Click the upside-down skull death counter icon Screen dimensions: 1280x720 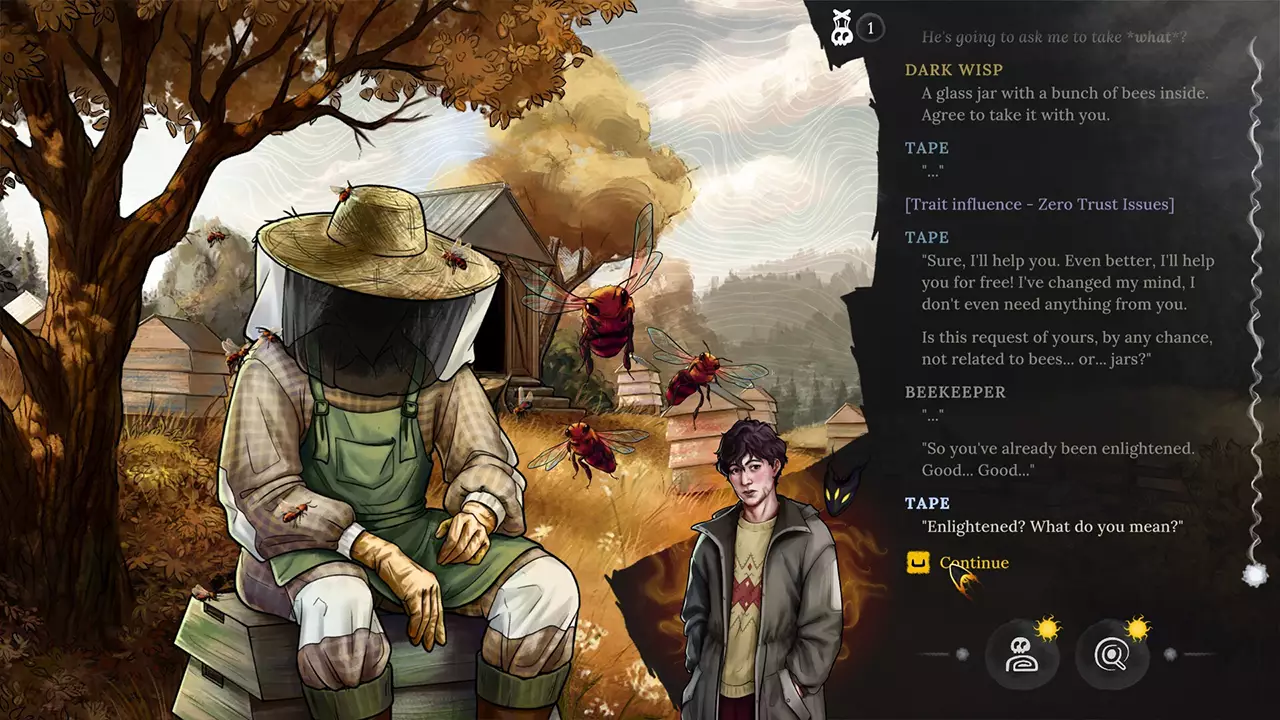(843, 28)
